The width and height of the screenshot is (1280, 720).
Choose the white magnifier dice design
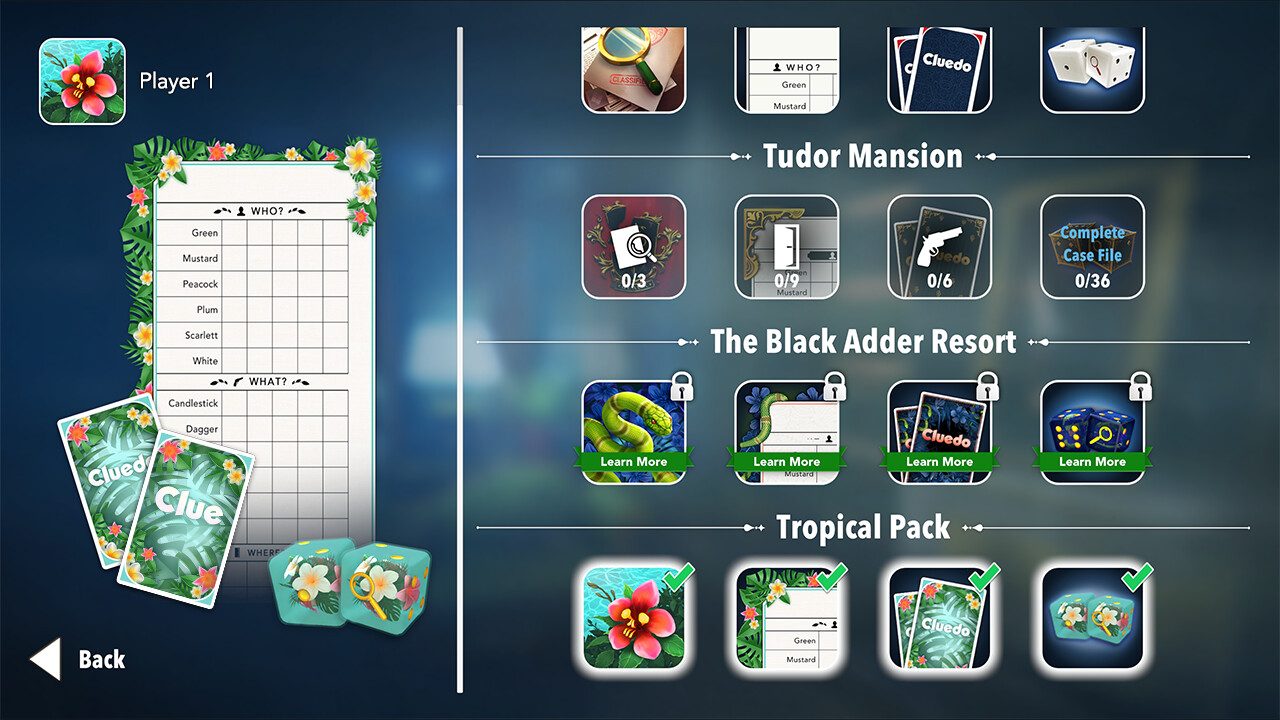point(1091,67)
